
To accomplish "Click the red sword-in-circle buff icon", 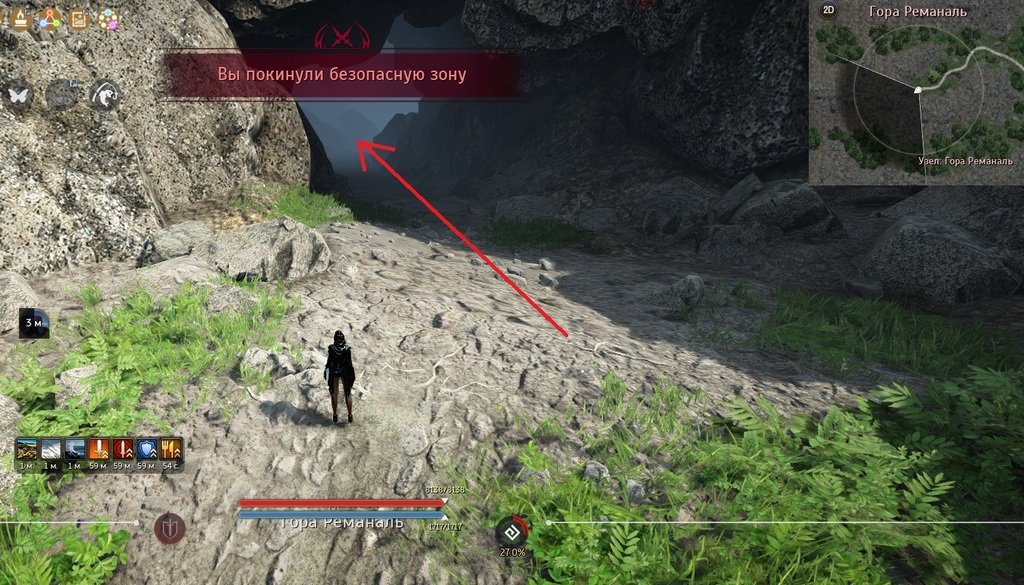I will click(124, 450).
